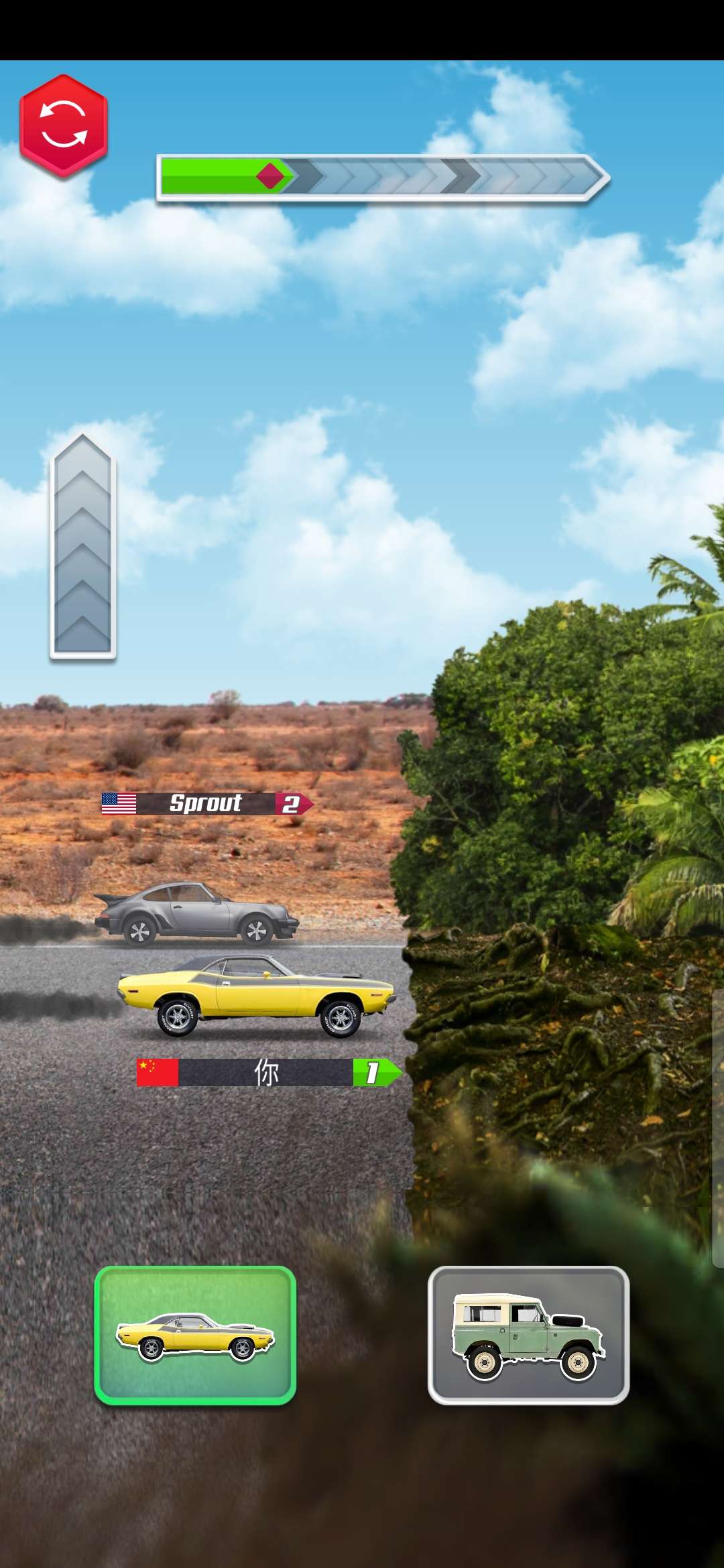
Task: Choose the green off-road jeep tile
Action: point(528,1335)
